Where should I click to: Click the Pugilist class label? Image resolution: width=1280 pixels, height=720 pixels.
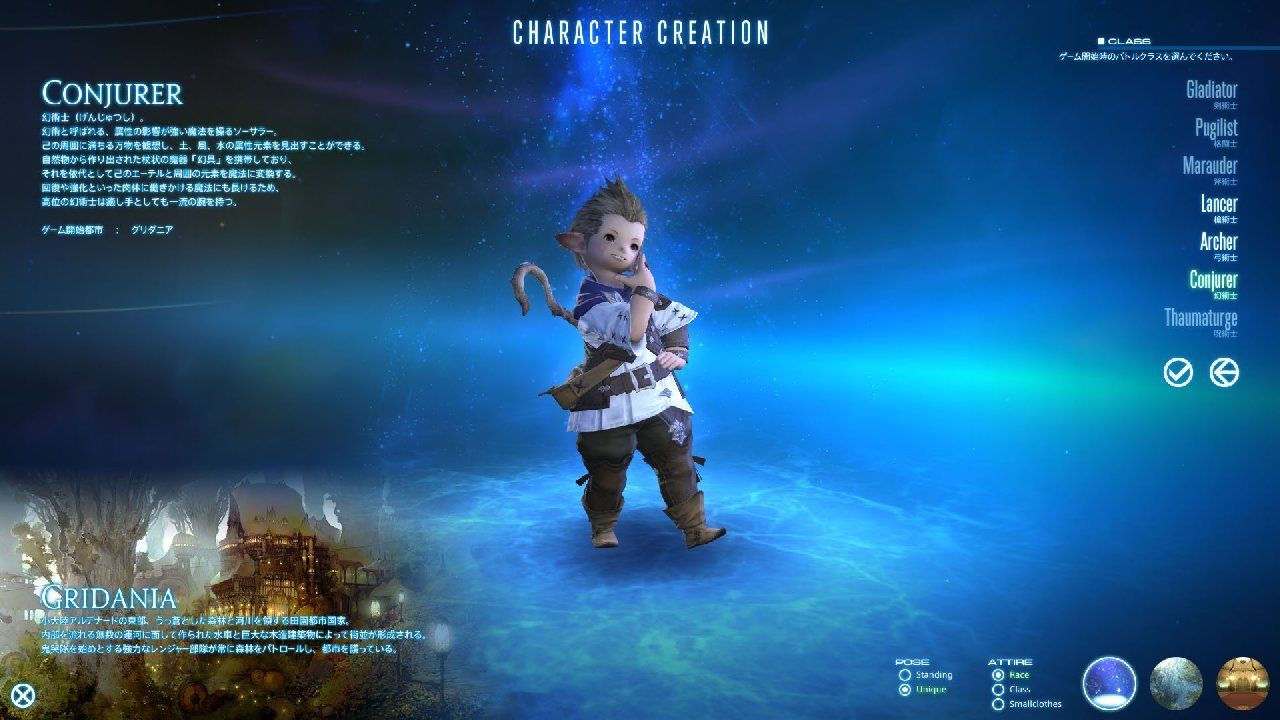click(x=1217, y=128)
